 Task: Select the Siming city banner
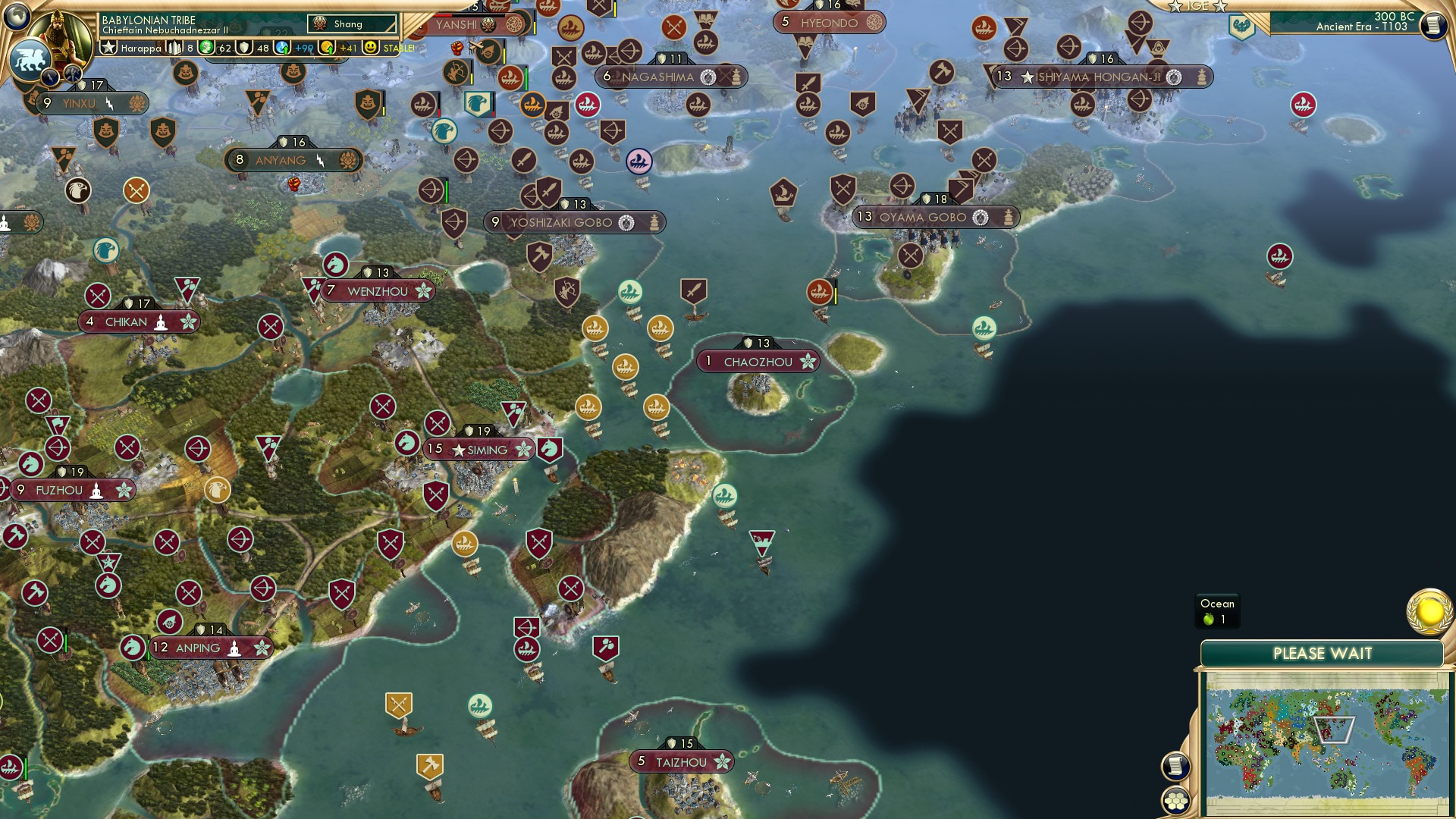(x=478, y=449)
